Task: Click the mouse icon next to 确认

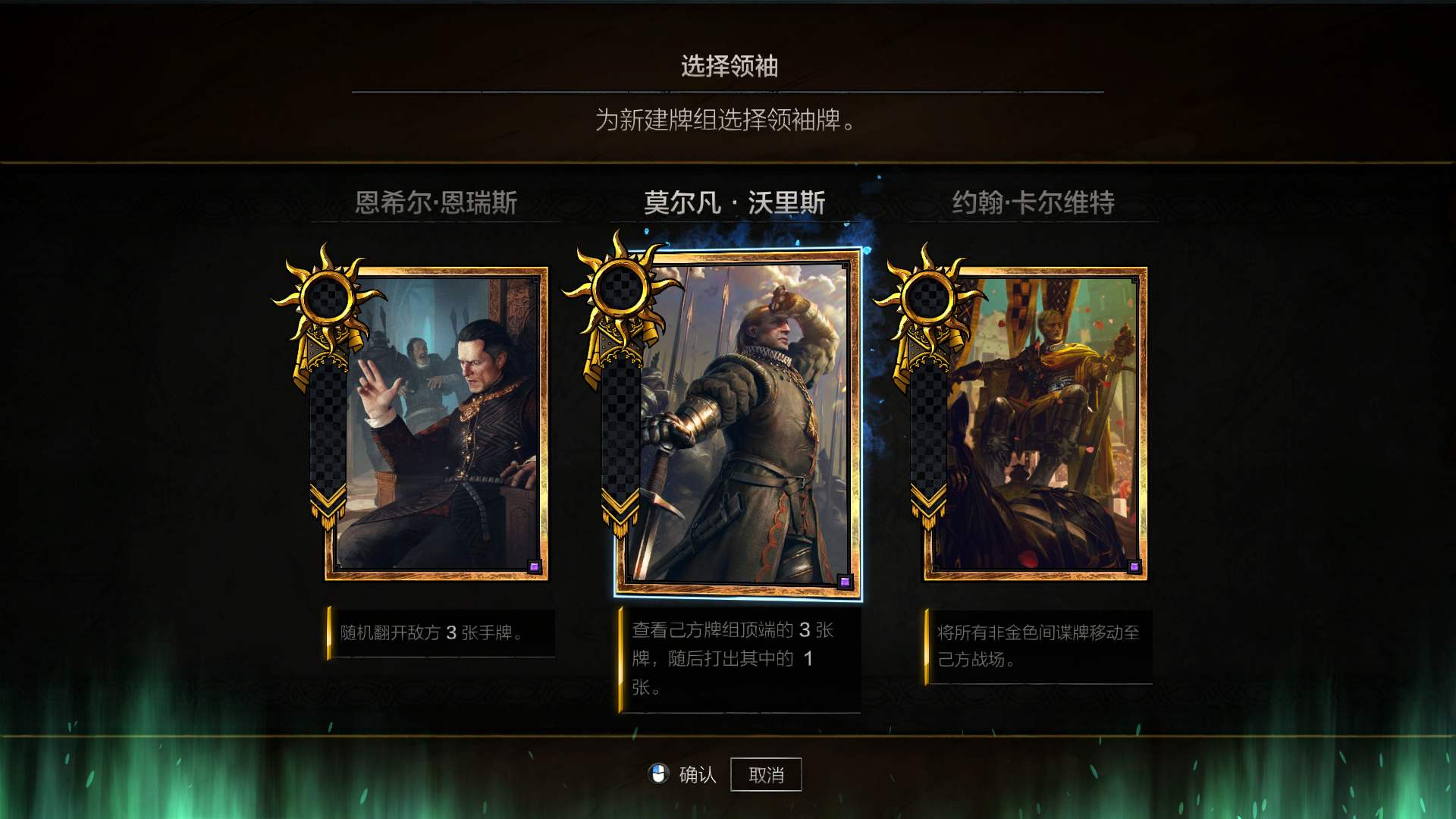Action: tap(658, 773)
